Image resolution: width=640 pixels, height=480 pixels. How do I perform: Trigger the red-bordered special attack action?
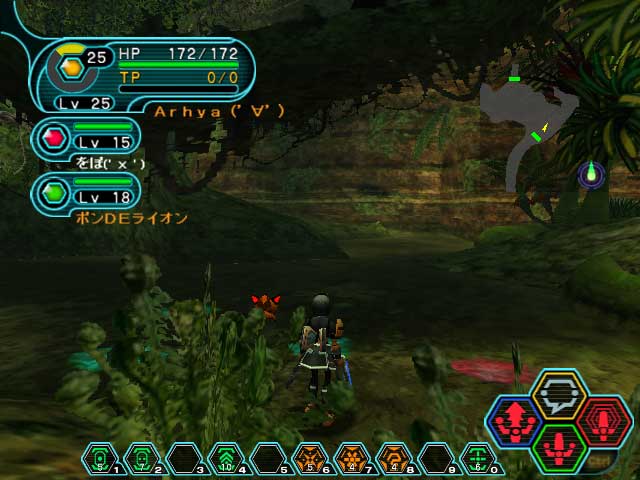(x=601, y=420)
